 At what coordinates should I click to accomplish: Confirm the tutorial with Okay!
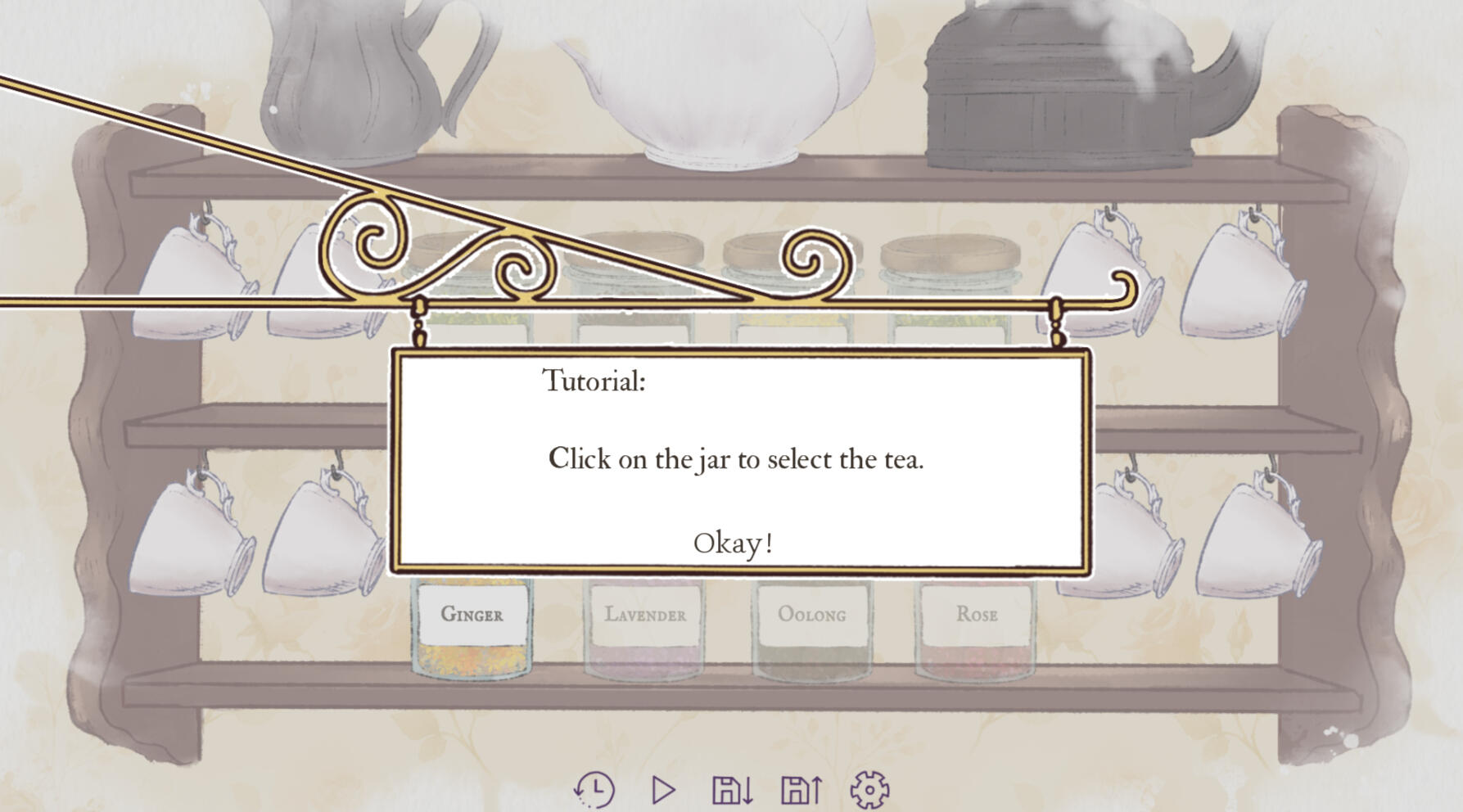point(733,544)
